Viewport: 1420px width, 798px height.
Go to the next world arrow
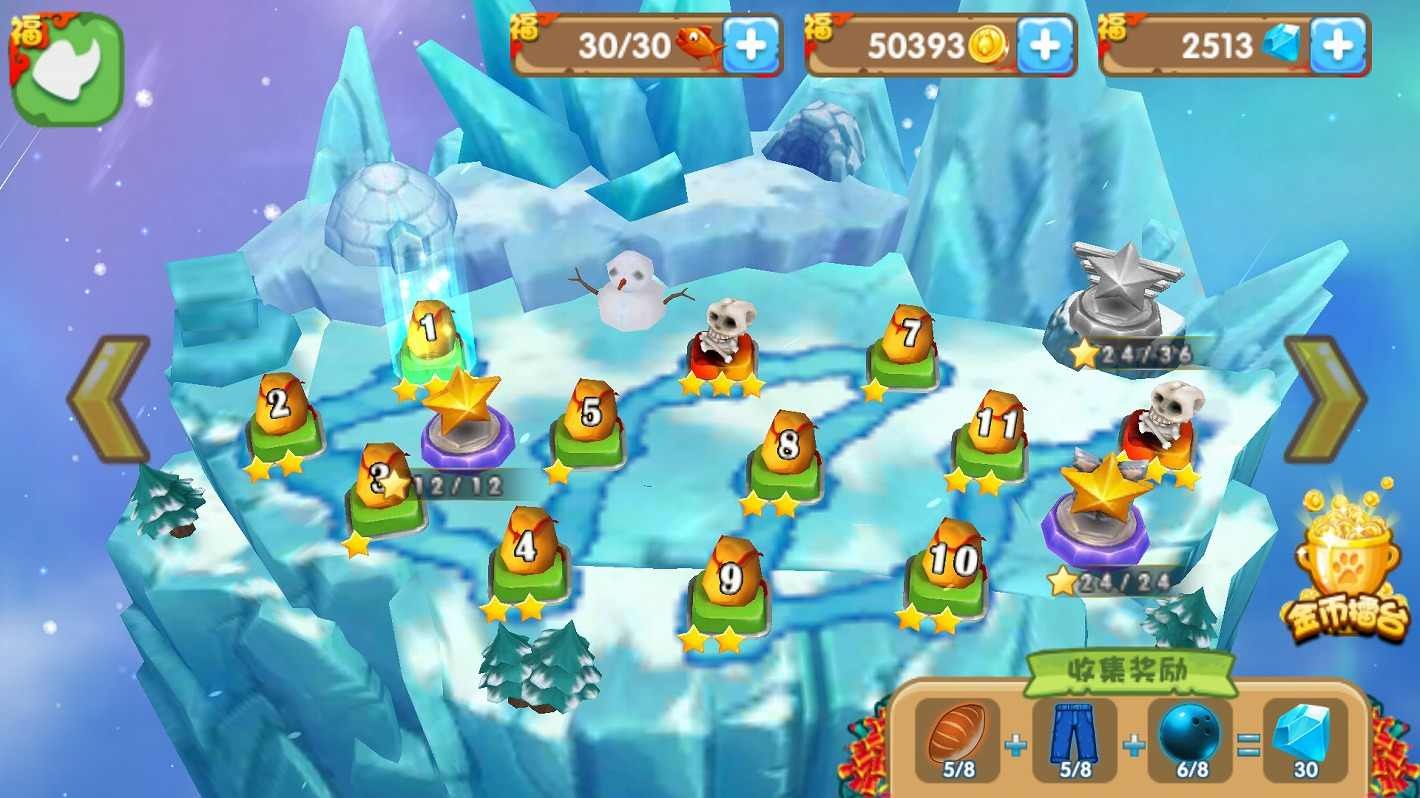point(1324,398)
